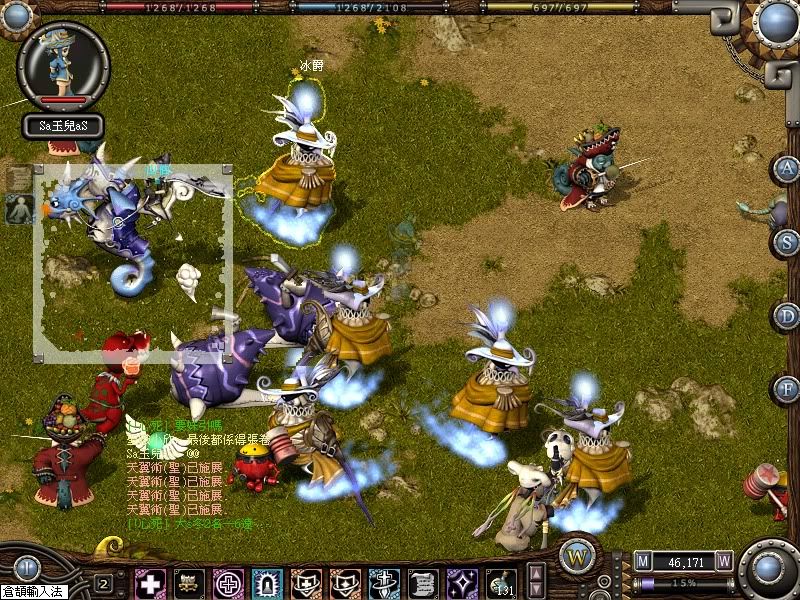Click the small W button by the gold count
800x600 pixels.
click(724, 562)
